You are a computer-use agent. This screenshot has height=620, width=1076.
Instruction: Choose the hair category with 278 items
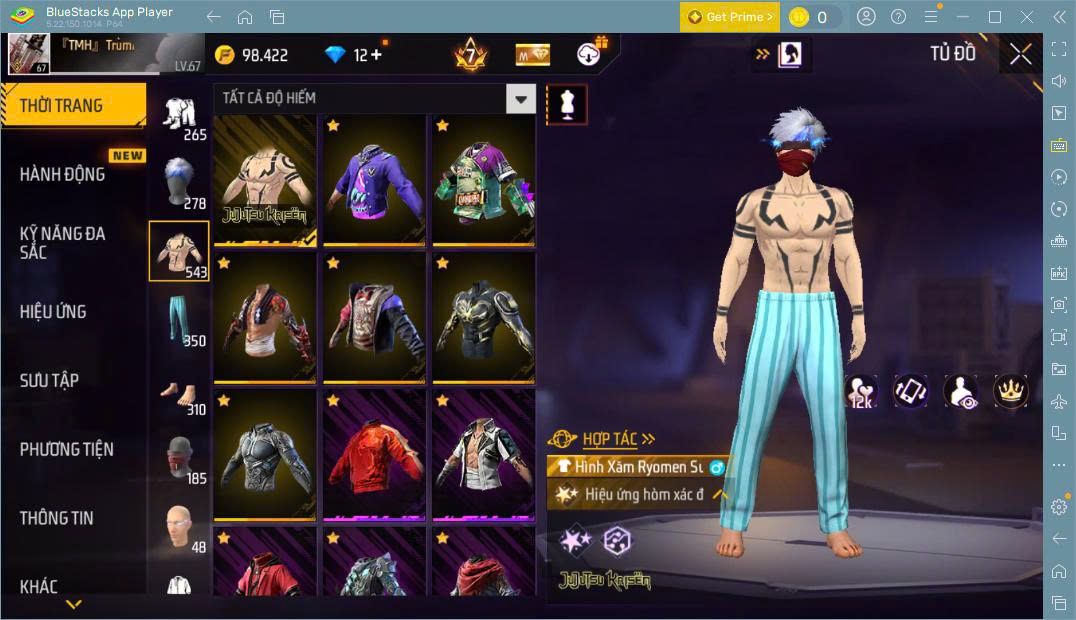click(180, 182)
